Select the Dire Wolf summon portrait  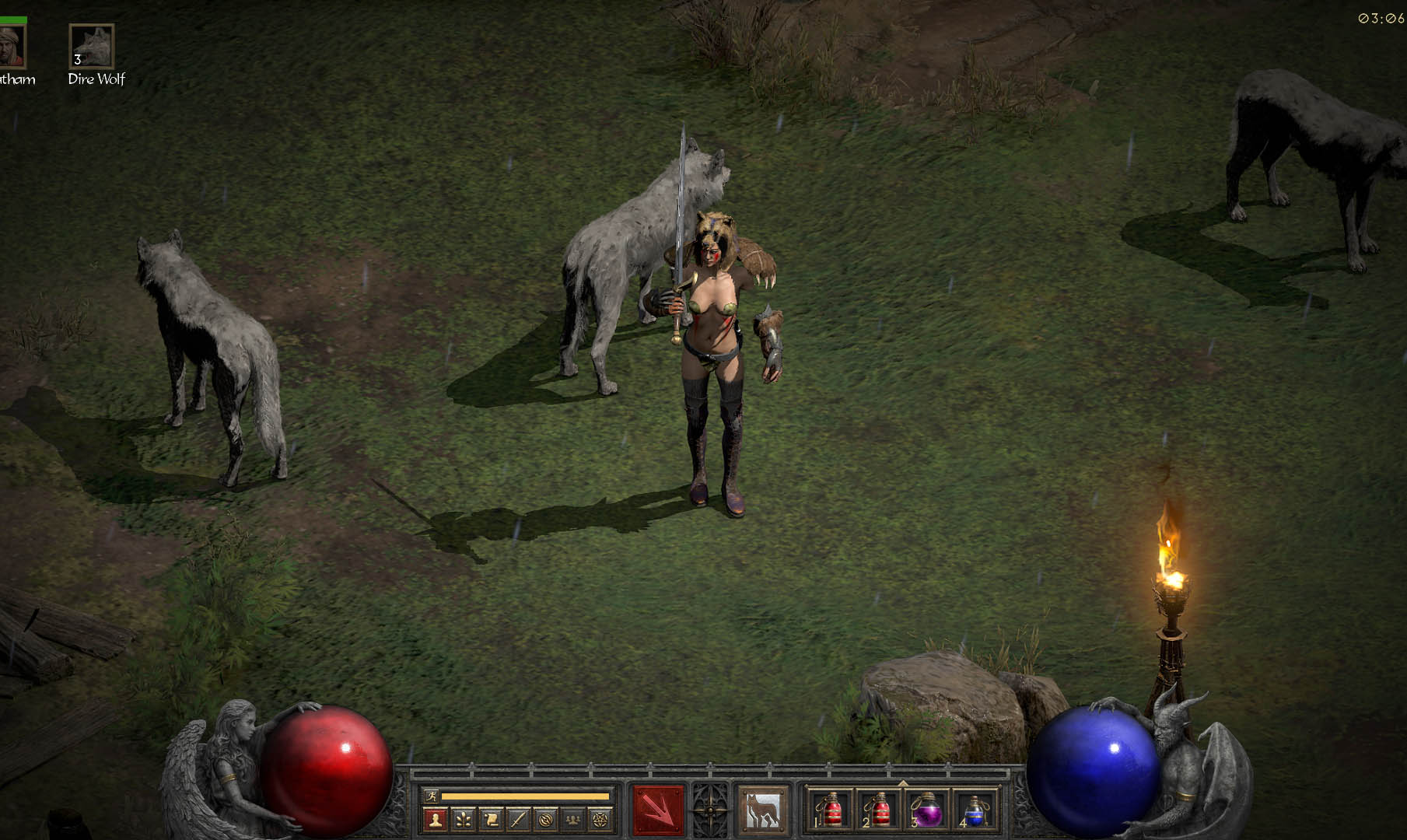92,47
